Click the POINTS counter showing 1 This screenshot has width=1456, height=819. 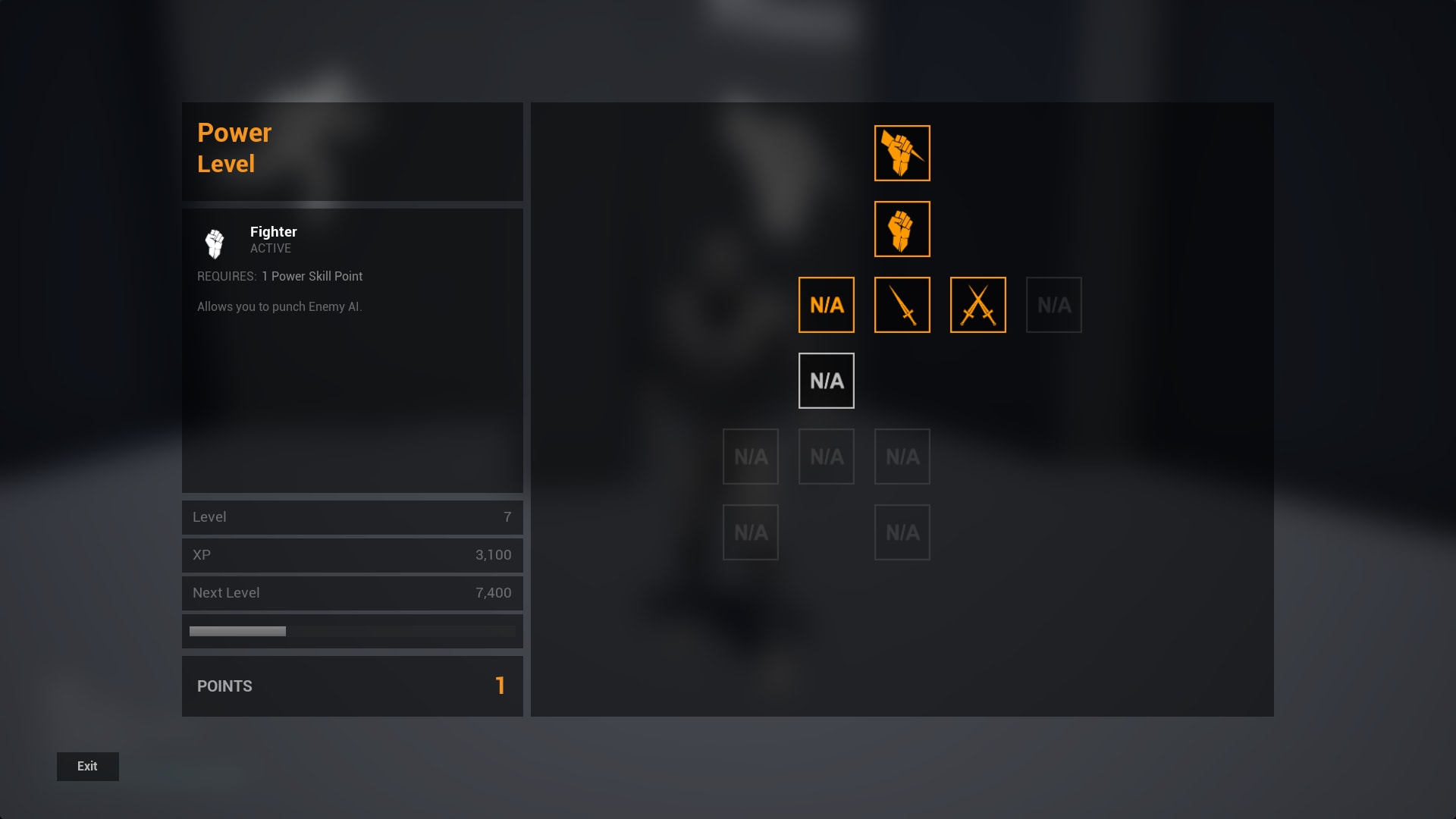(352, 686)
